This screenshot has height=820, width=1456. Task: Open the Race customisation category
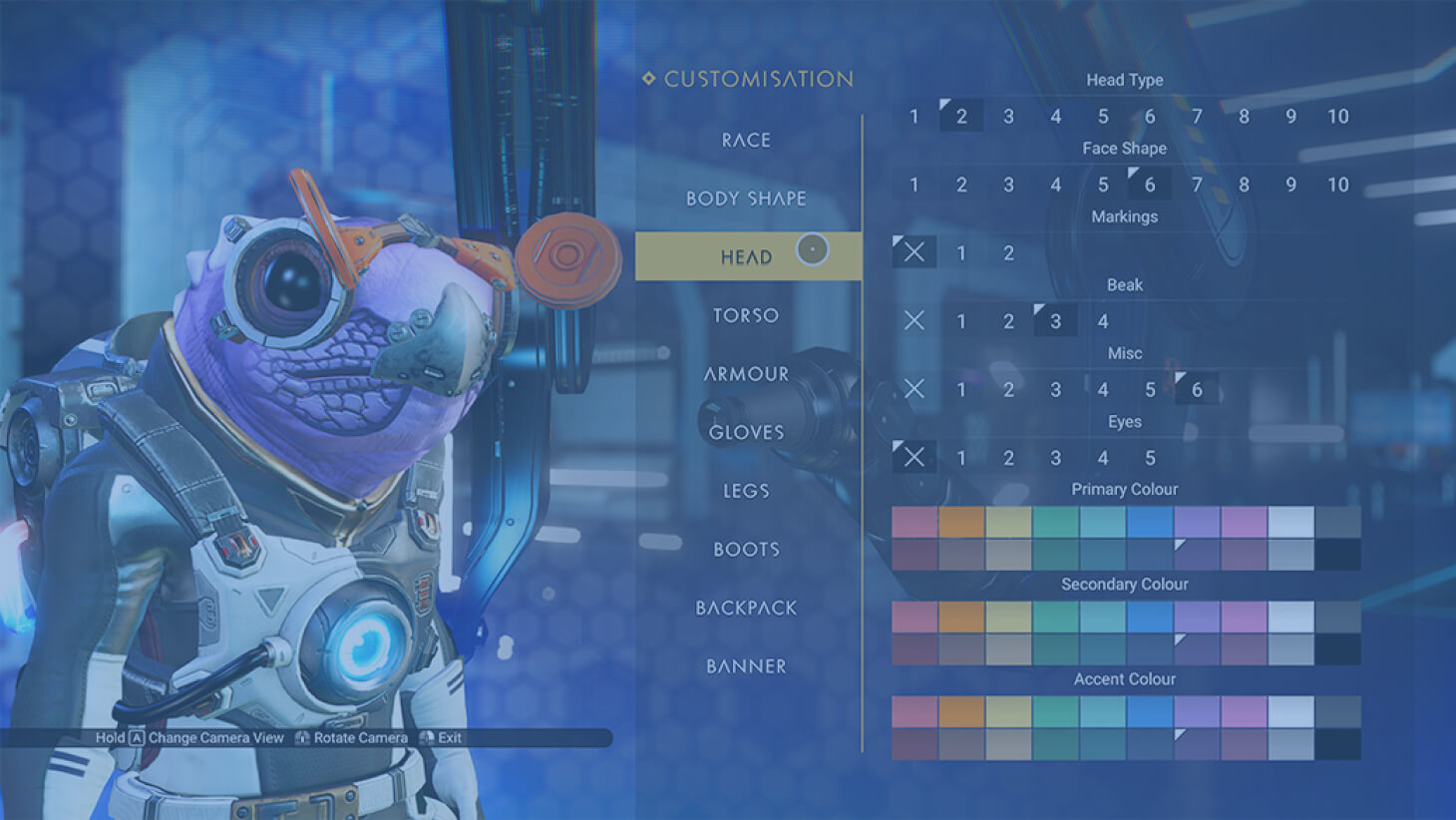click(746, 141)
